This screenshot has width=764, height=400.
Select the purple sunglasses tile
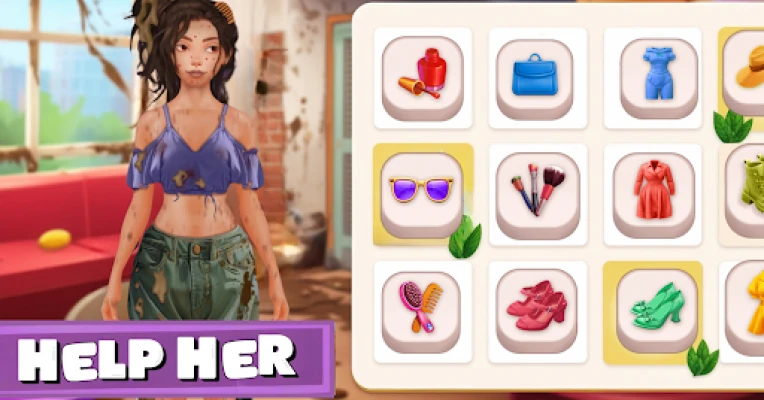(x=420, y=193)
